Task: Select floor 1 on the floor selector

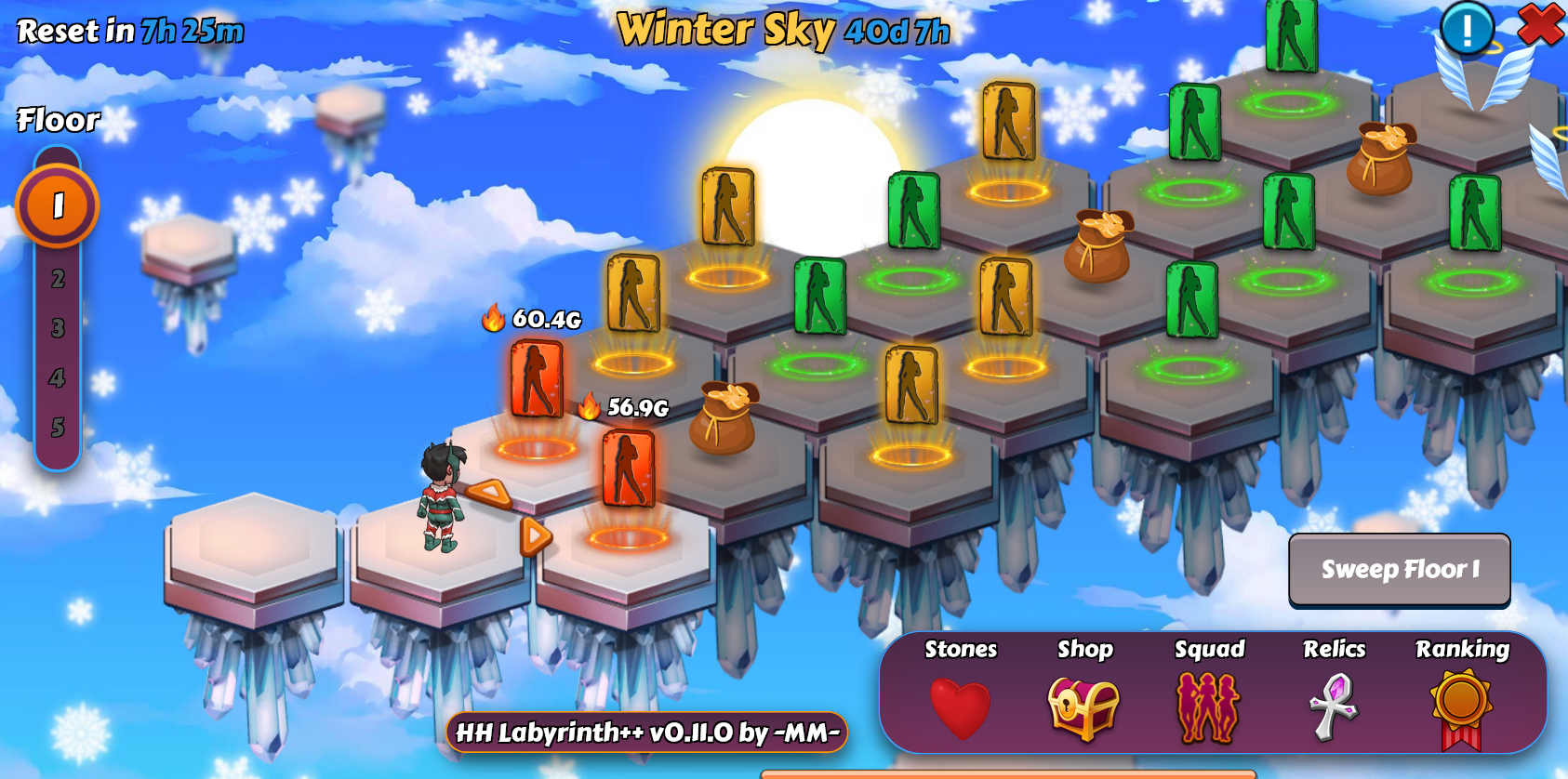Action: pyautogui.click(x=58, y=205)
